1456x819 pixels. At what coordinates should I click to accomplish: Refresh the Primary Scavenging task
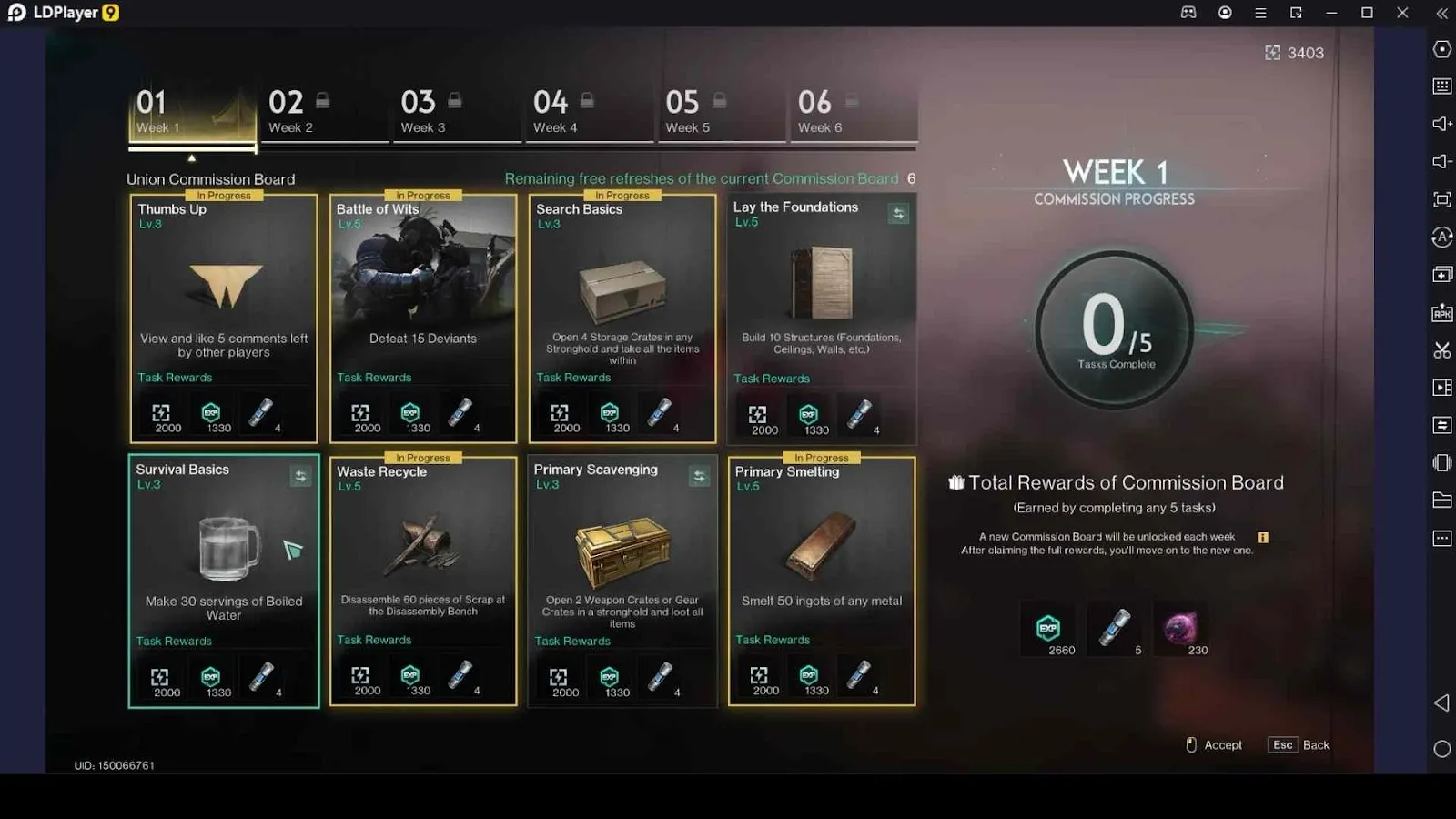coord(699,476)
